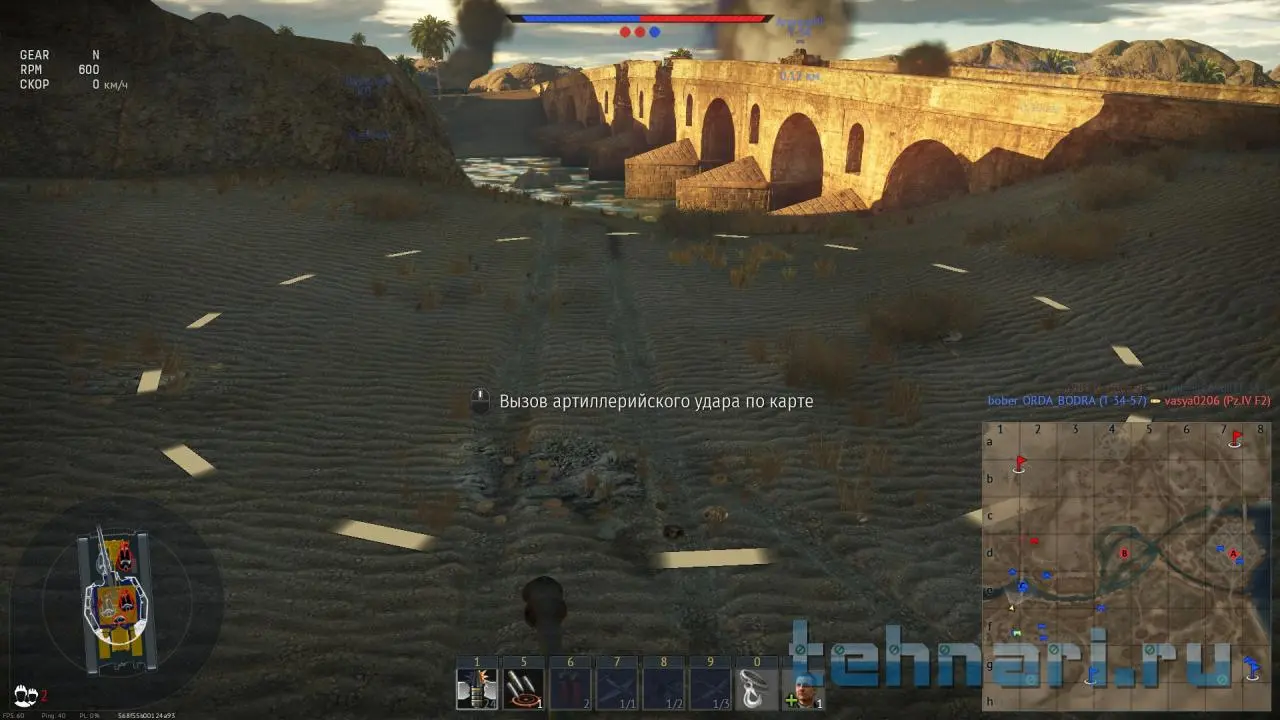
Task: Click capture point B on the minimap
Action: pos(1125,553)
